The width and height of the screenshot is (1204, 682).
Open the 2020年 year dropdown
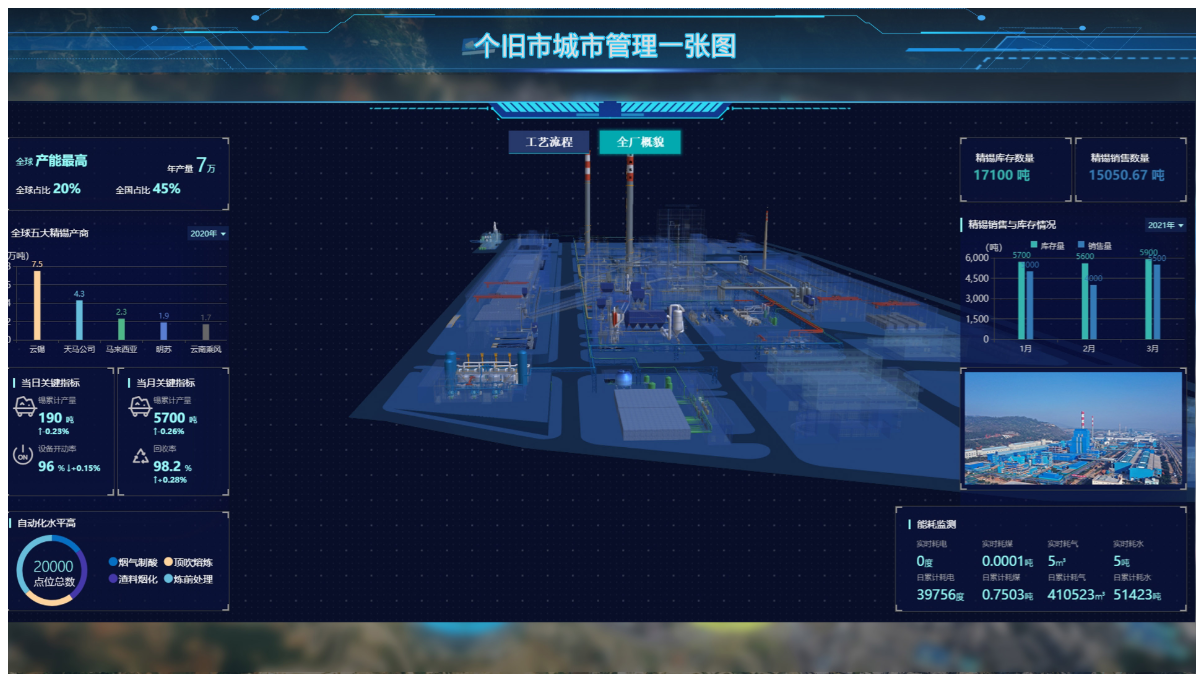[x=208, y=234]
